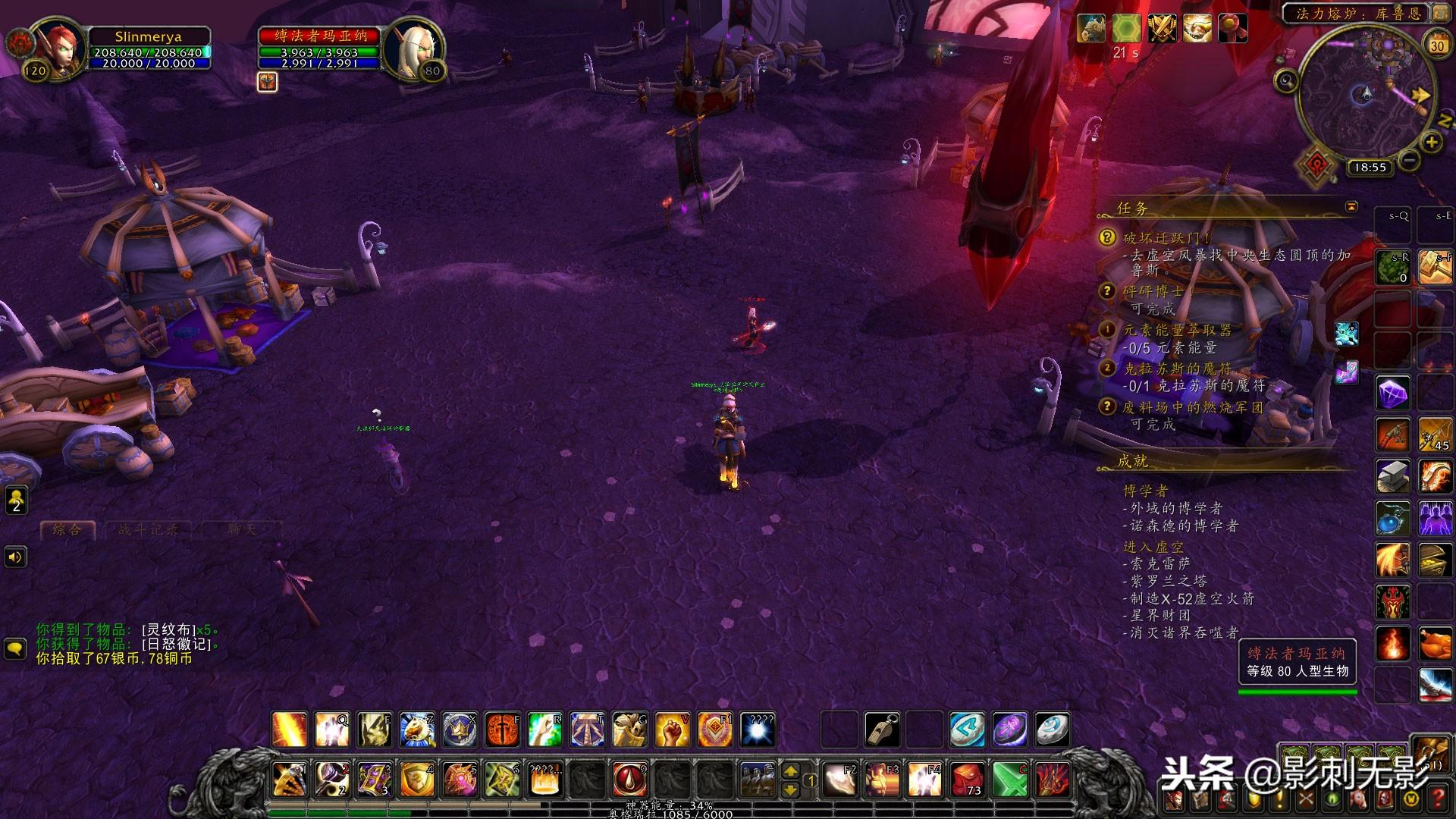1456x819 pixels.
Task: Switch to the 综合 chat tab
Action: [67, 529]
